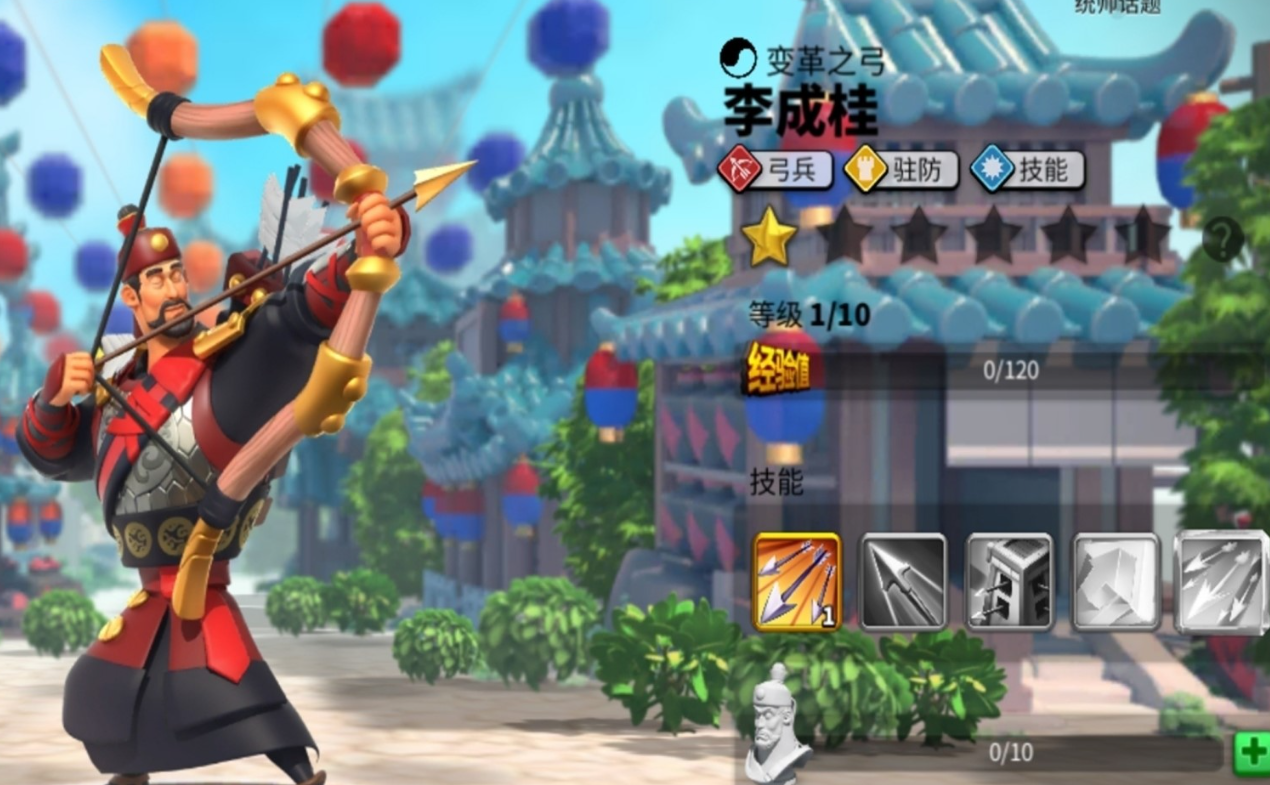Show the 技能 skill tag details

(x=1027, y=170)
